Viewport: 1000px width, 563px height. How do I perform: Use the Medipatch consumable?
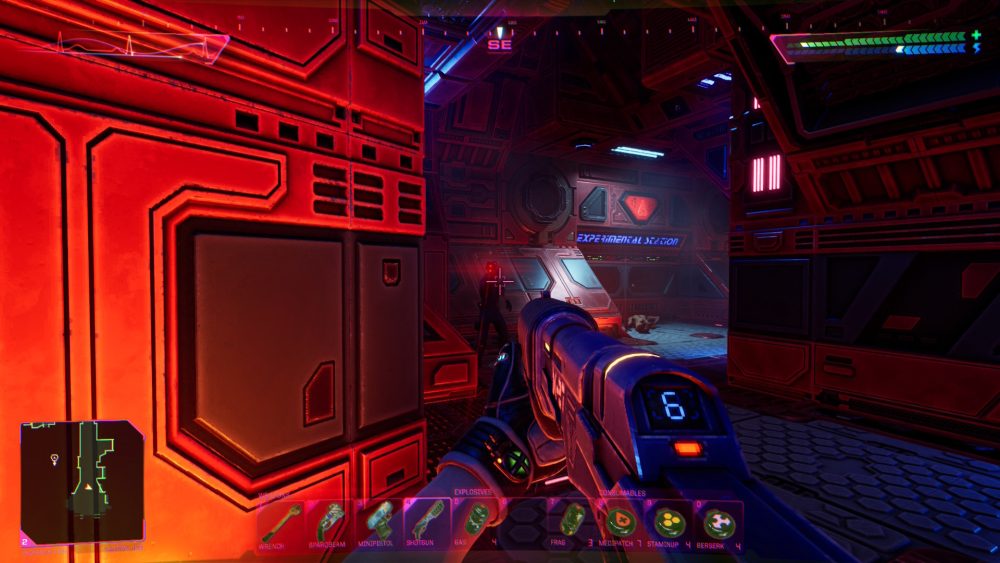[x=621, y=523]
